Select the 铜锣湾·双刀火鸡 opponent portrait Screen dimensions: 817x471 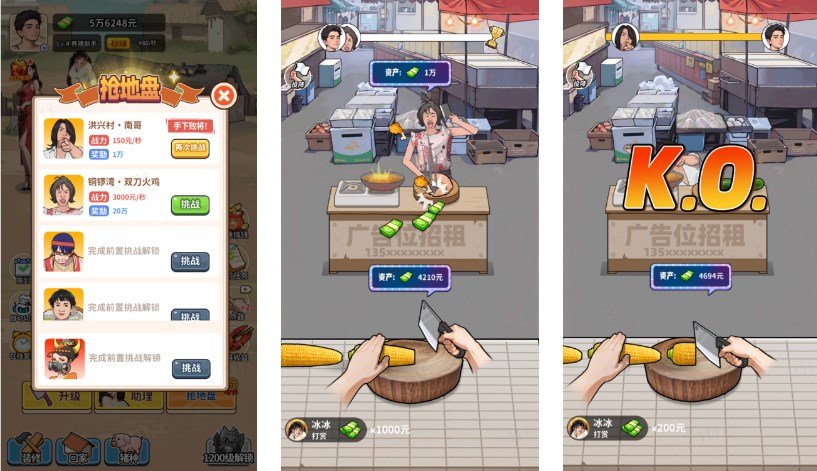coord(63,195)
